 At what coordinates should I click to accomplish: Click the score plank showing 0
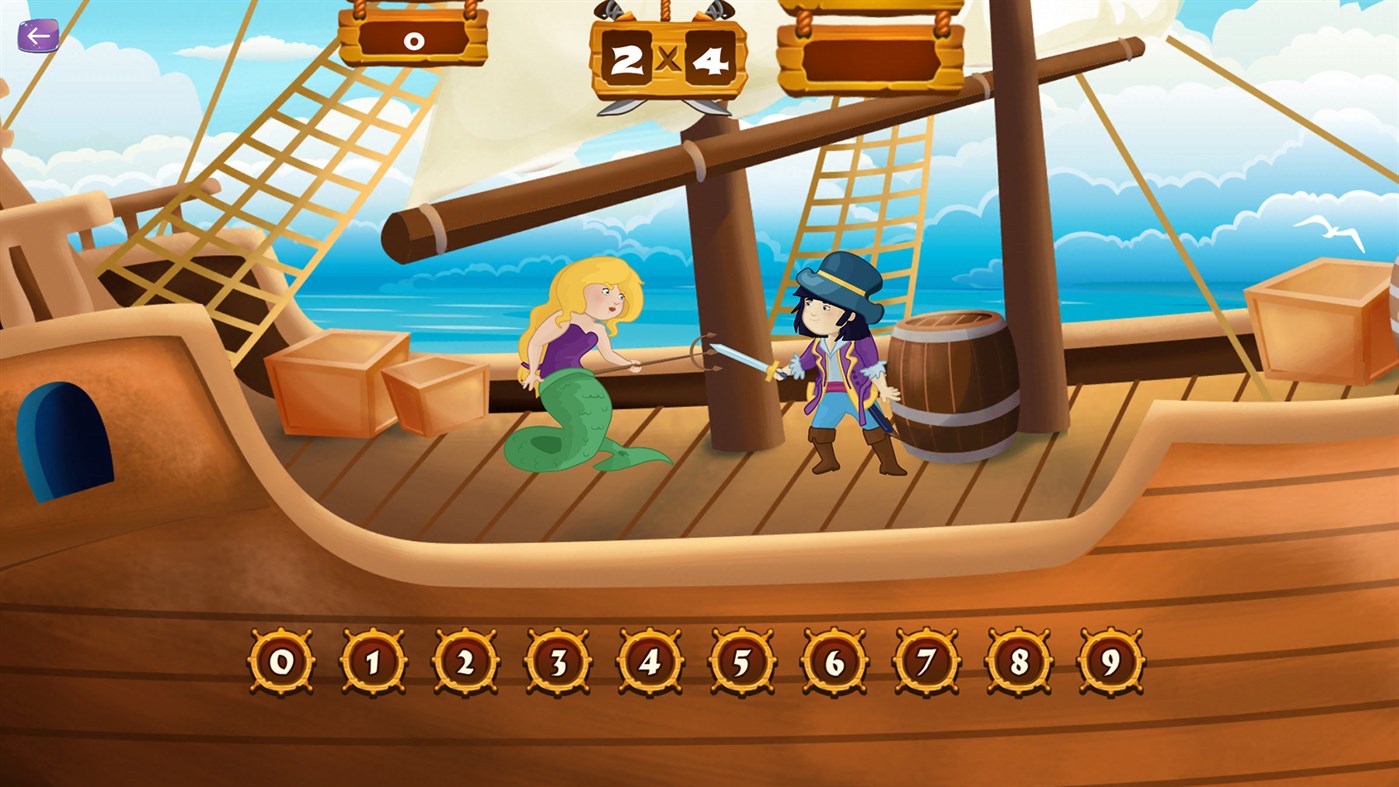tap(414, 40)
